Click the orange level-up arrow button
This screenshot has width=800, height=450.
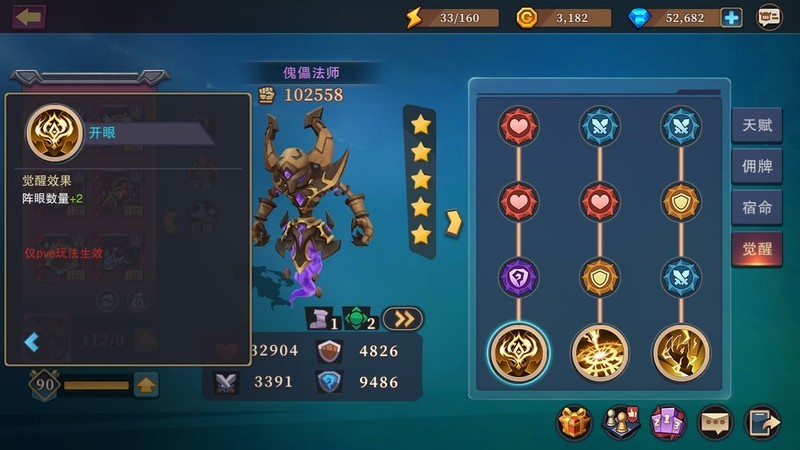[x=146, y=384]
